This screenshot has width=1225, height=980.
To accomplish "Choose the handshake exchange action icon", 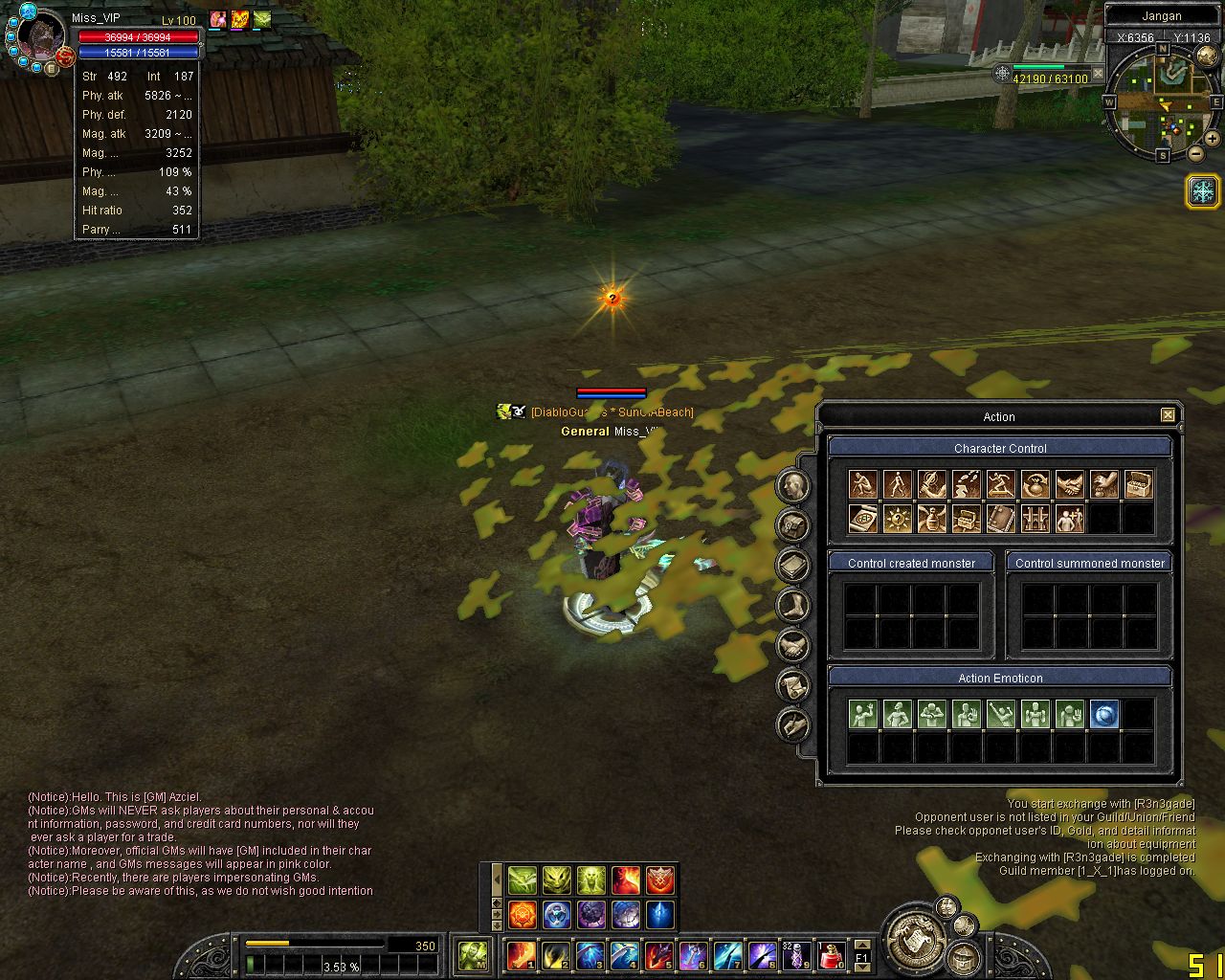I will click(1070, 485).
